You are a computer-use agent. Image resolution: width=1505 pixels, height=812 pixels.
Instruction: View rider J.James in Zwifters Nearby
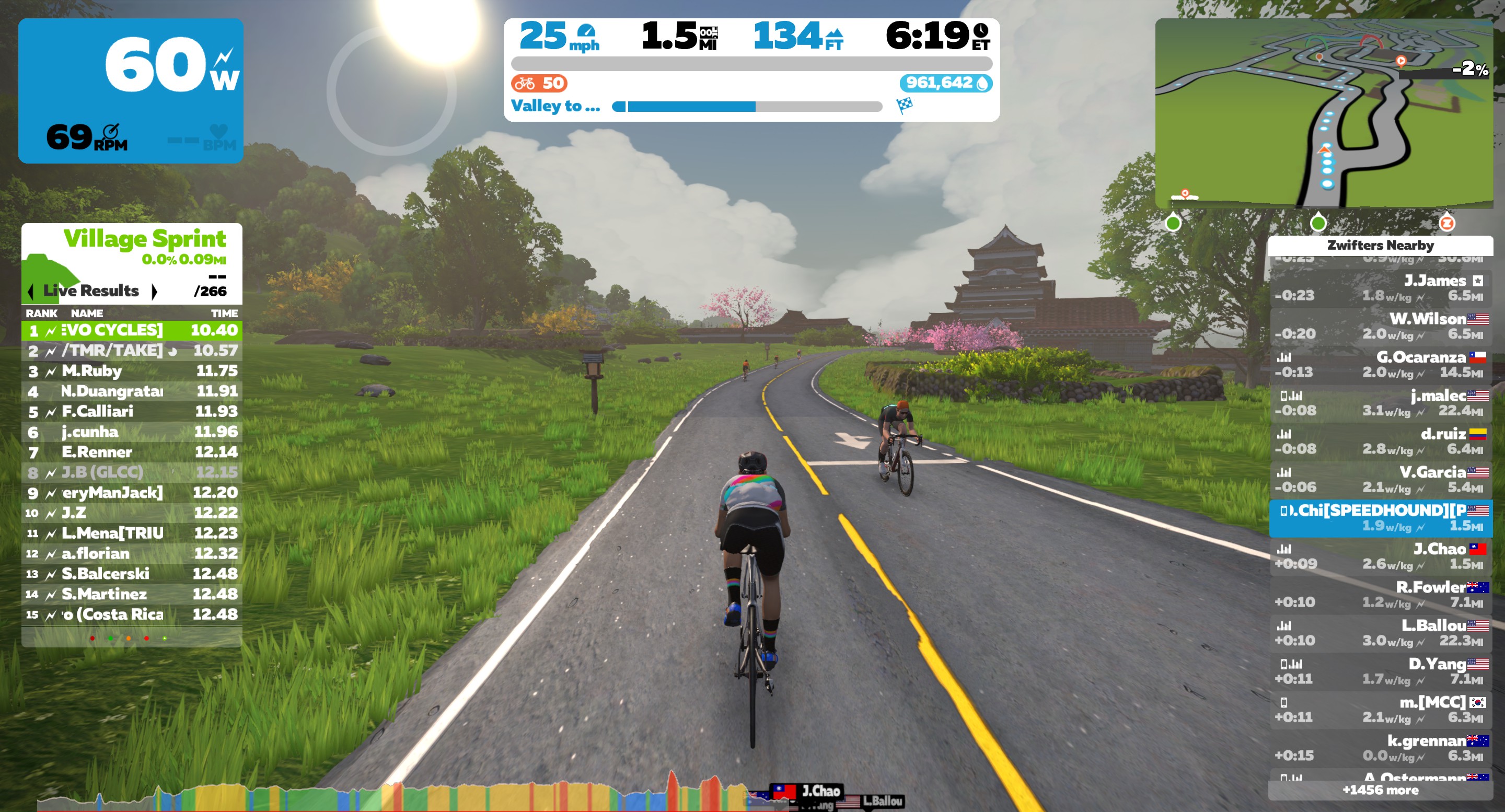(x=1381, y=288)
